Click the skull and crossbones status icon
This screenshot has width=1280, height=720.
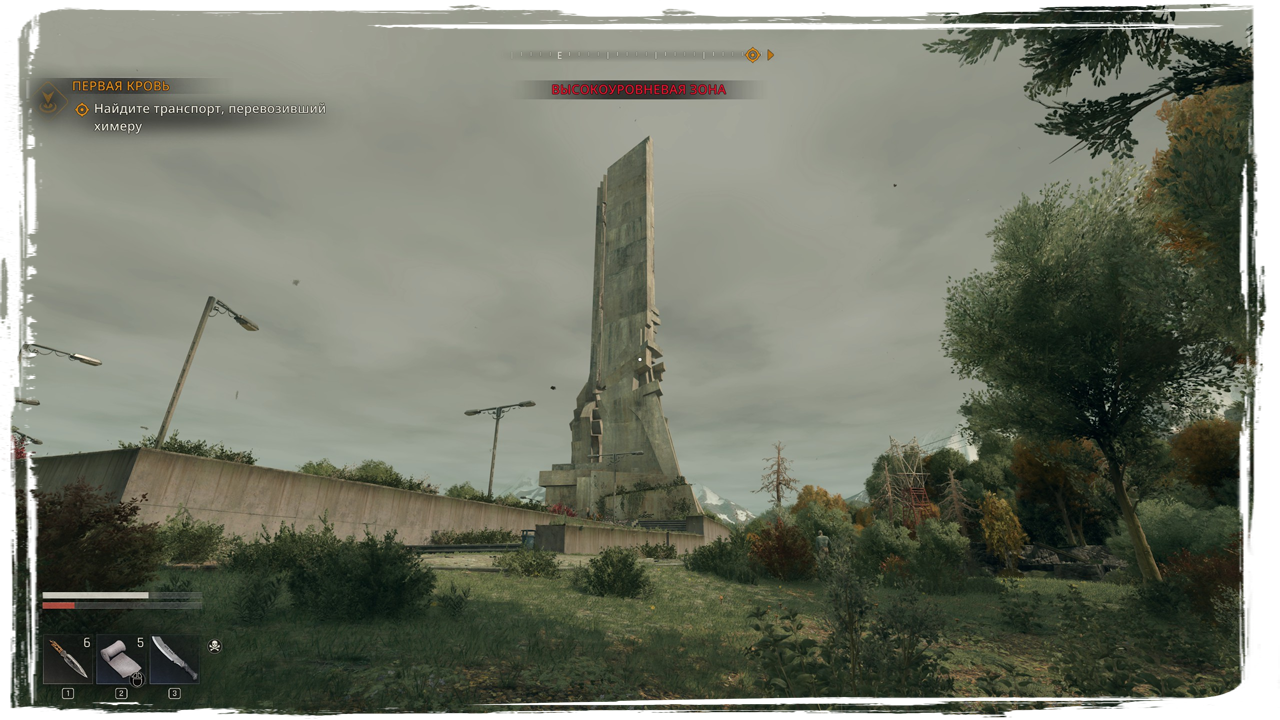coord(214,647)
